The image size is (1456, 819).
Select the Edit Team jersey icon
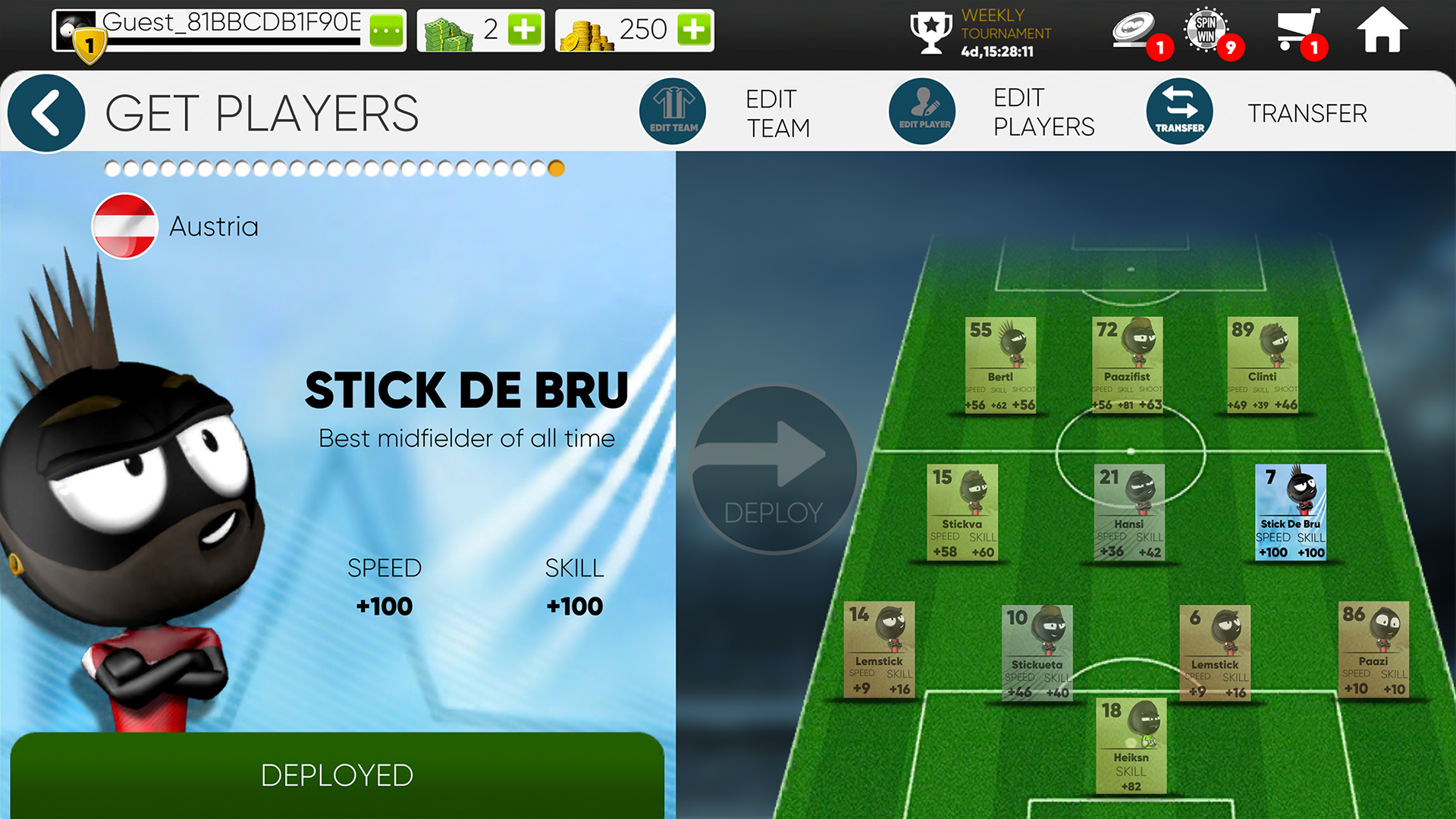point(673,111)
